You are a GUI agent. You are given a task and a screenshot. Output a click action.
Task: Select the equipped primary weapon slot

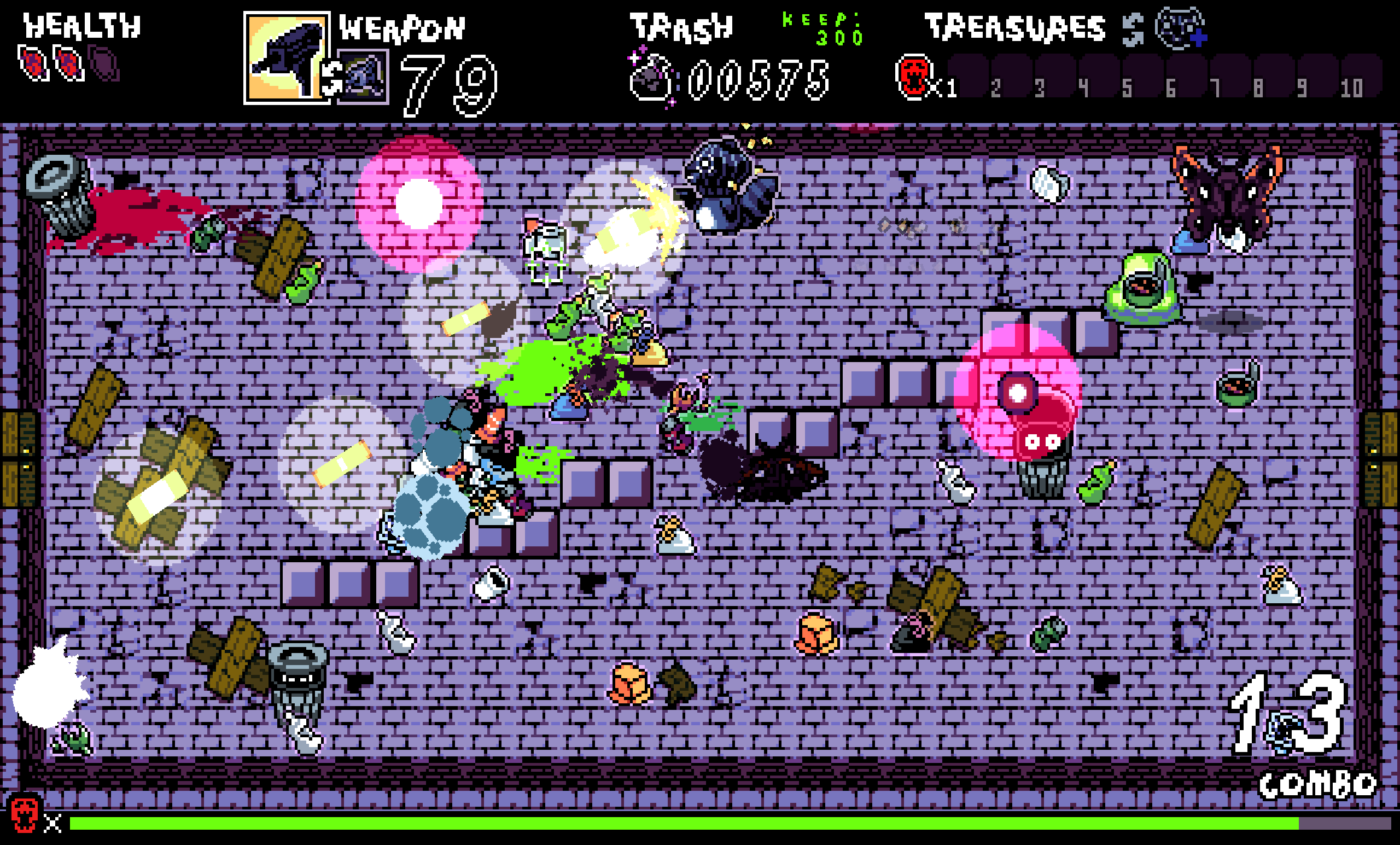coord(286,58)
